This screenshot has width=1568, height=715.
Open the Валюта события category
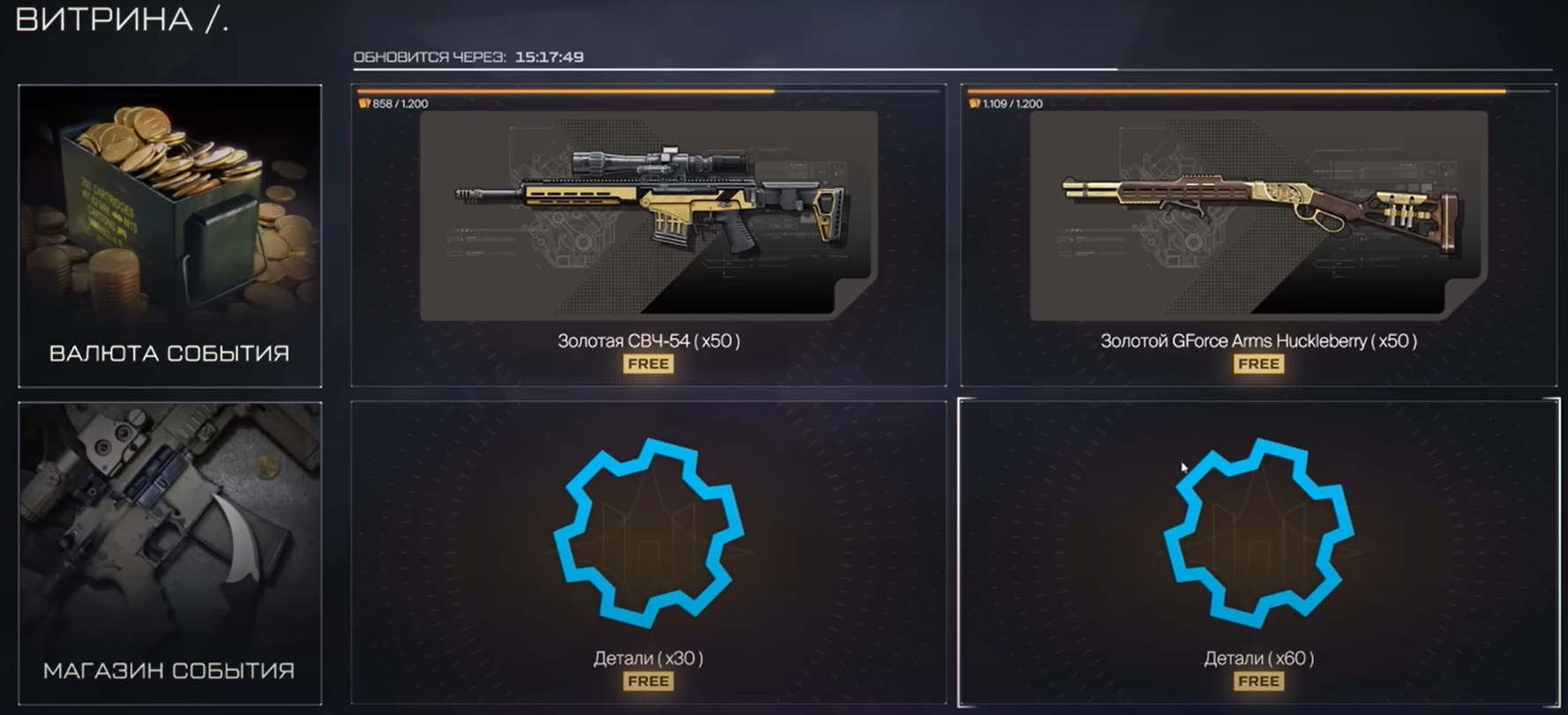[169, 235]
